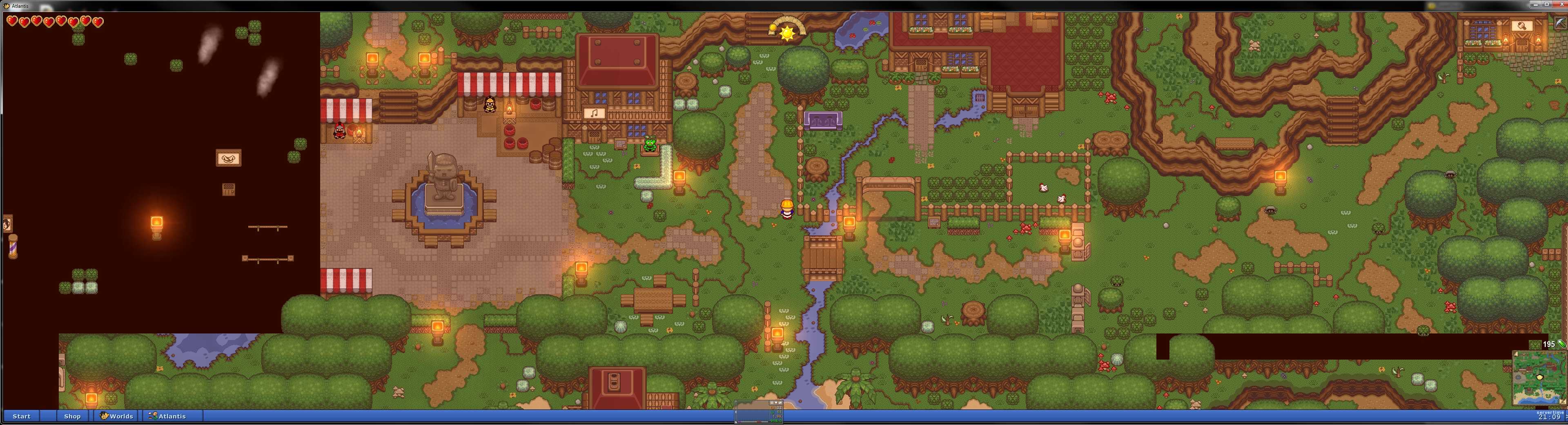Open the Start menu on the taskbar
The image size is (1568, 425).
[x=21, y=416]
